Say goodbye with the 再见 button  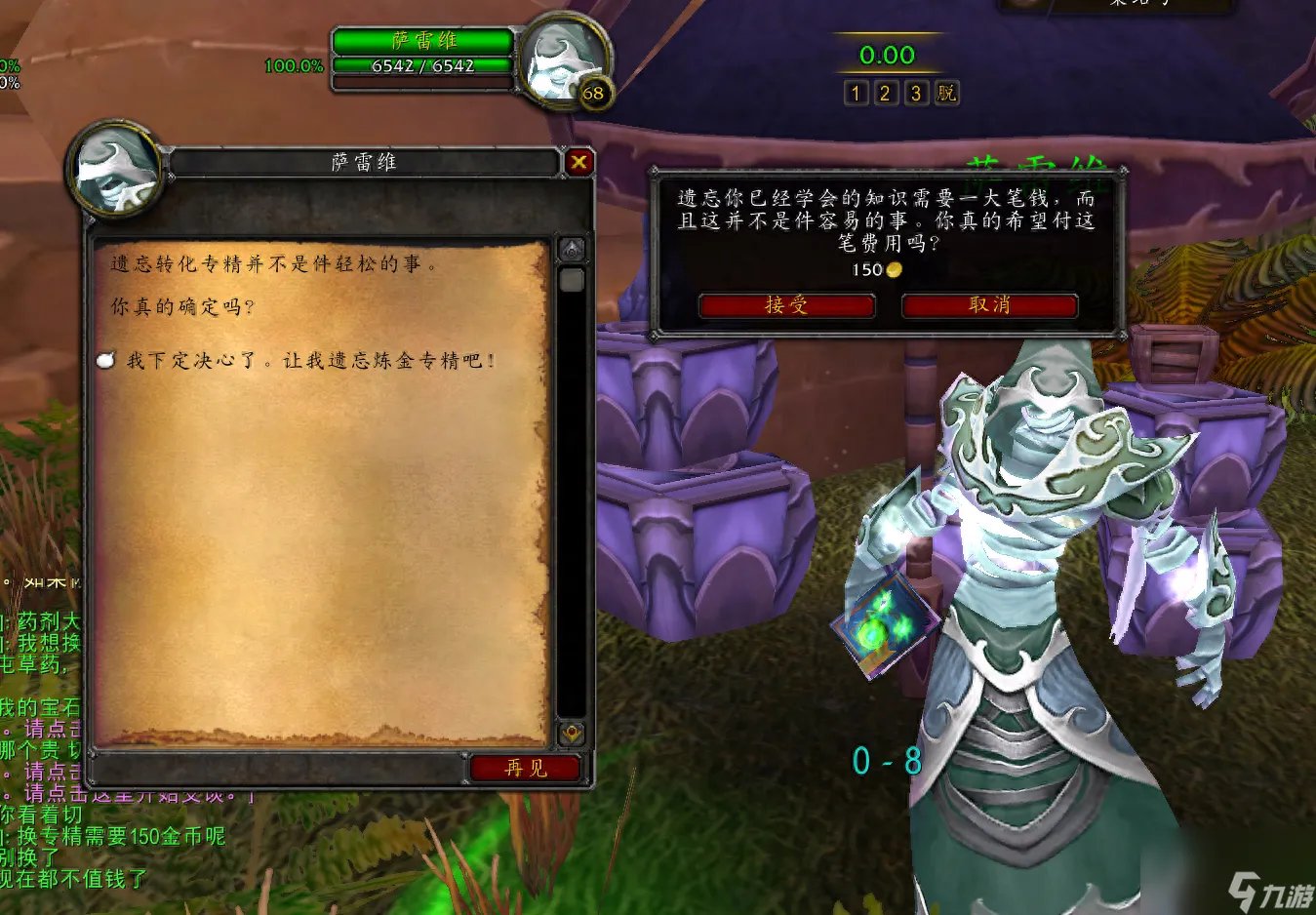pos(526,769)
